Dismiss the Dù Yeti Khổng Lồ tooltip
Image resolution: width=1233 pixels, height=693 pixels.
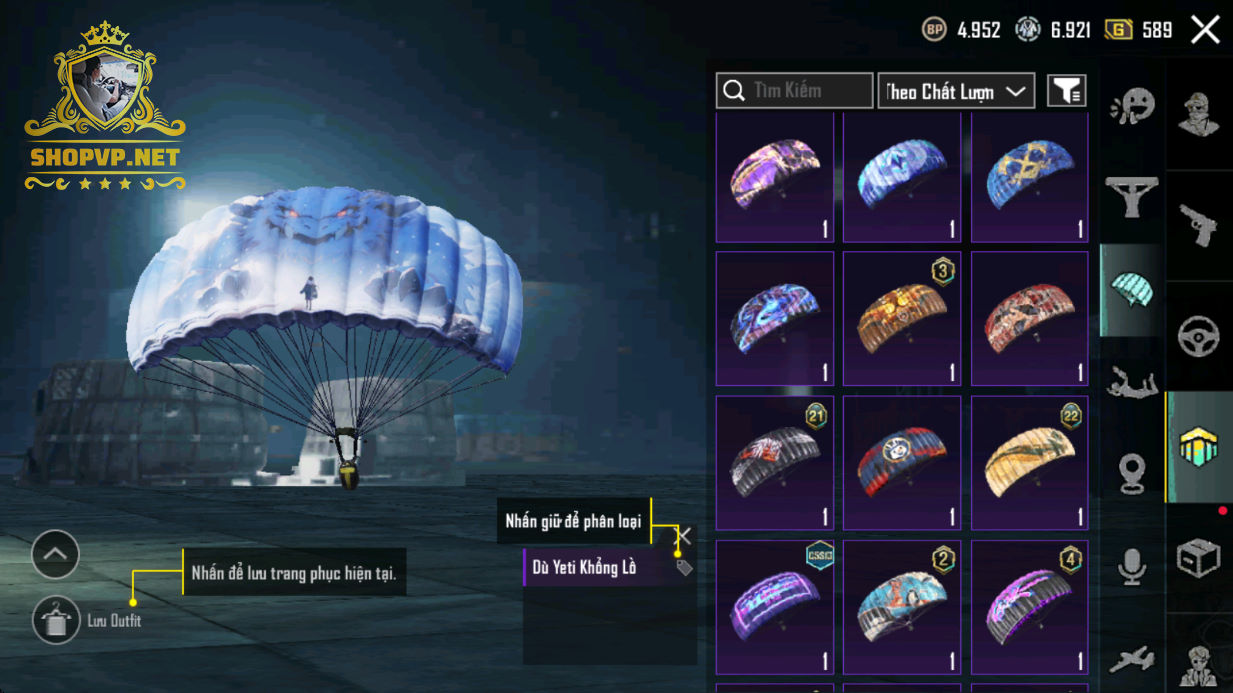(684, 537)
